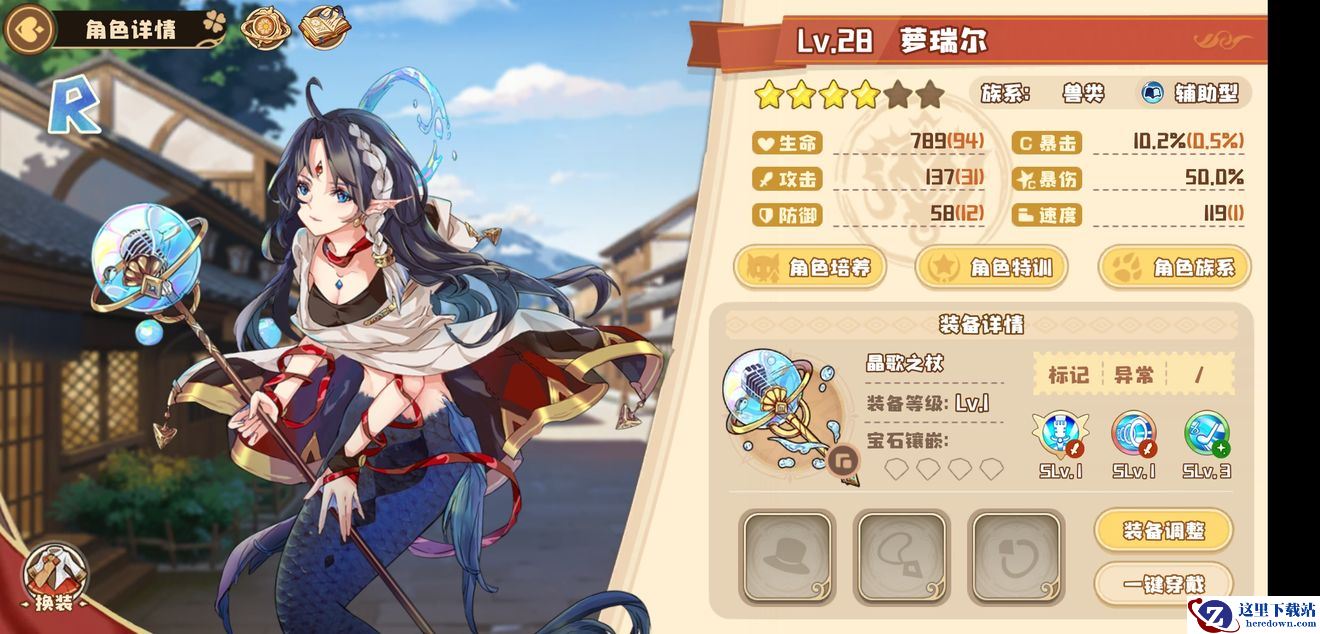
Task: Go back using the heart arrow button
Action: coord(28,28)
